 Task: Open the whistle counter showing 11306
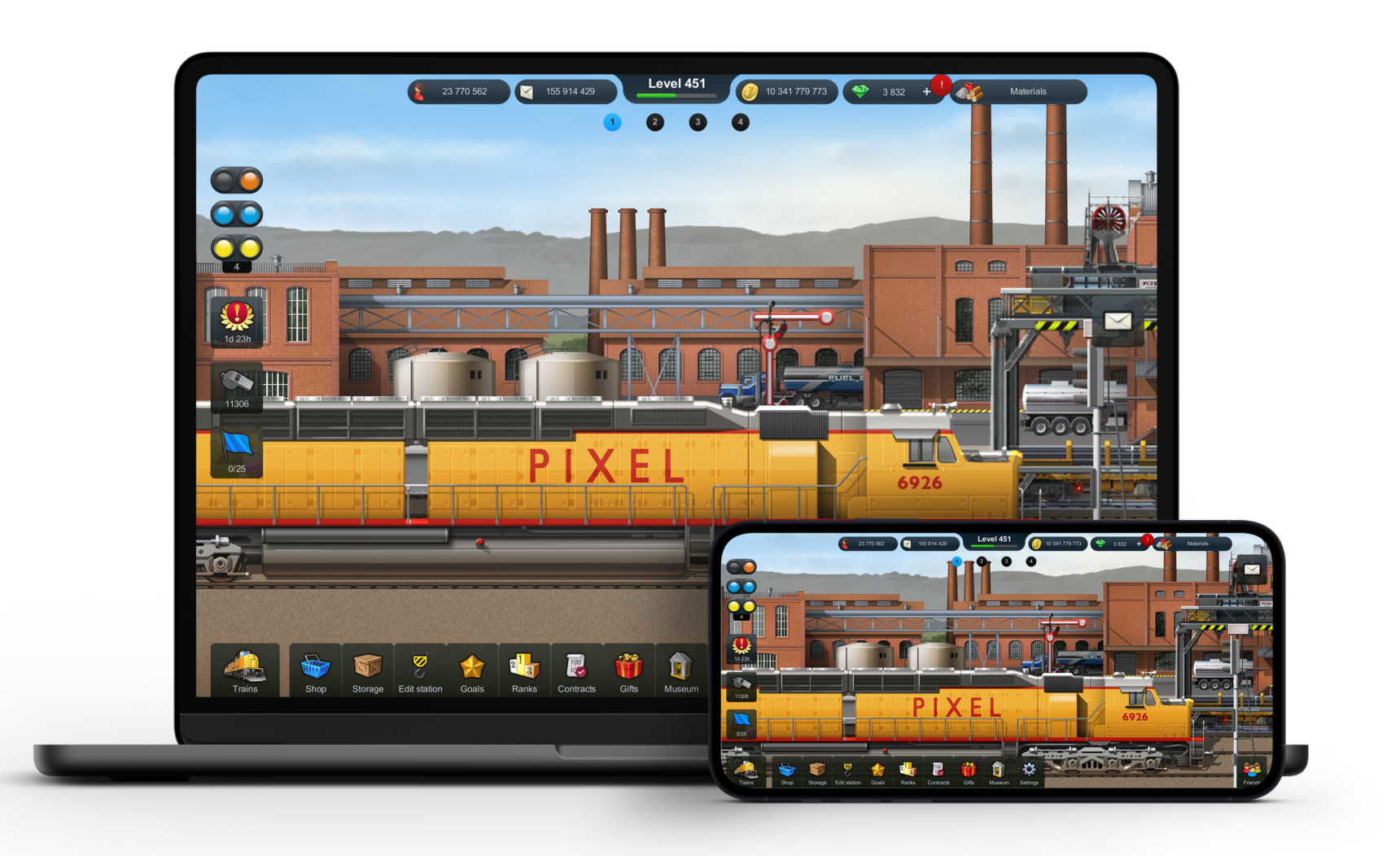pos(236,388)
